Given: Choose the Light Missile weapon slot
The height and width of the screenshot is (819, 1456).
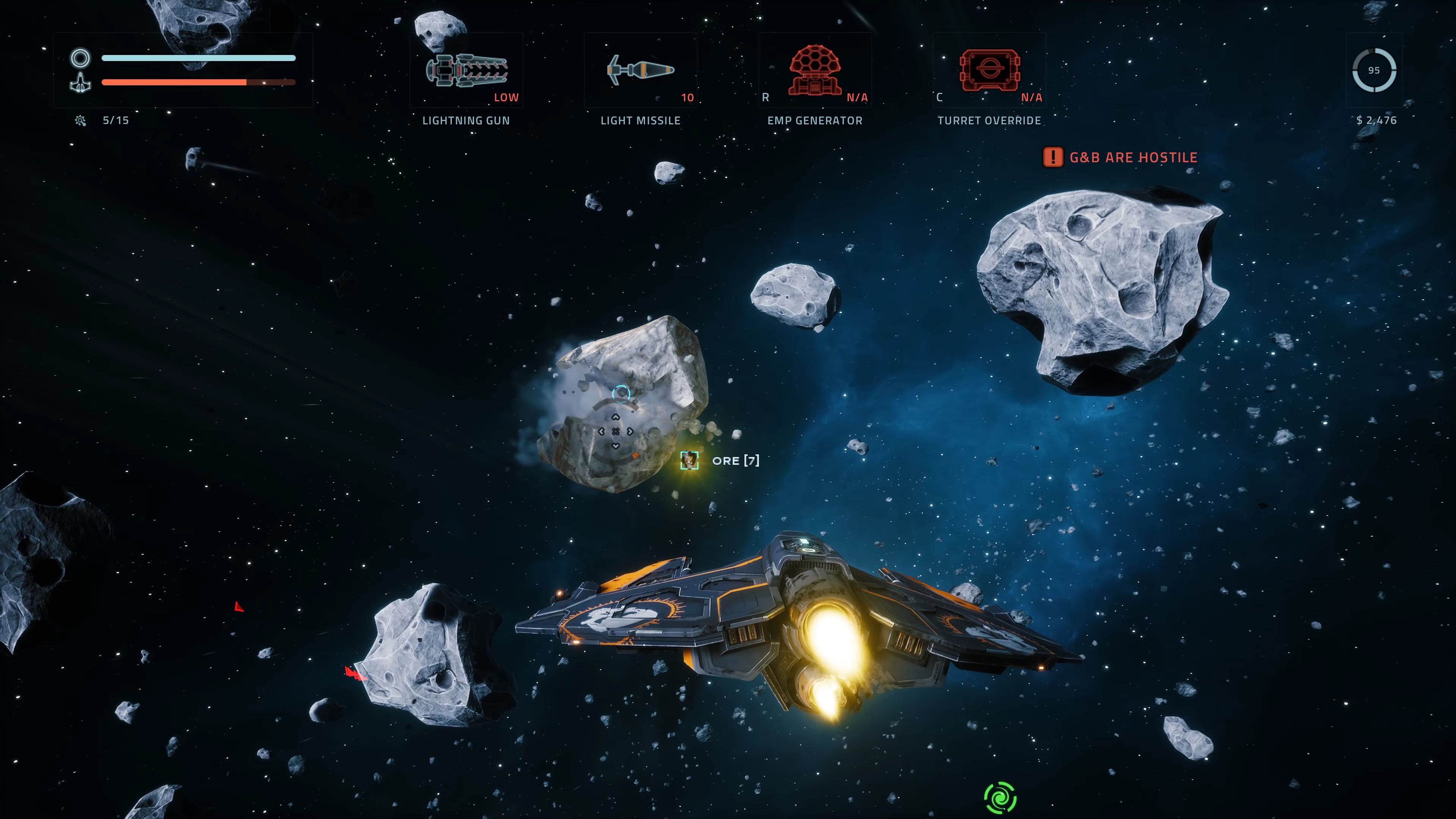Looking at the screenshot, I should pos(640,71).
